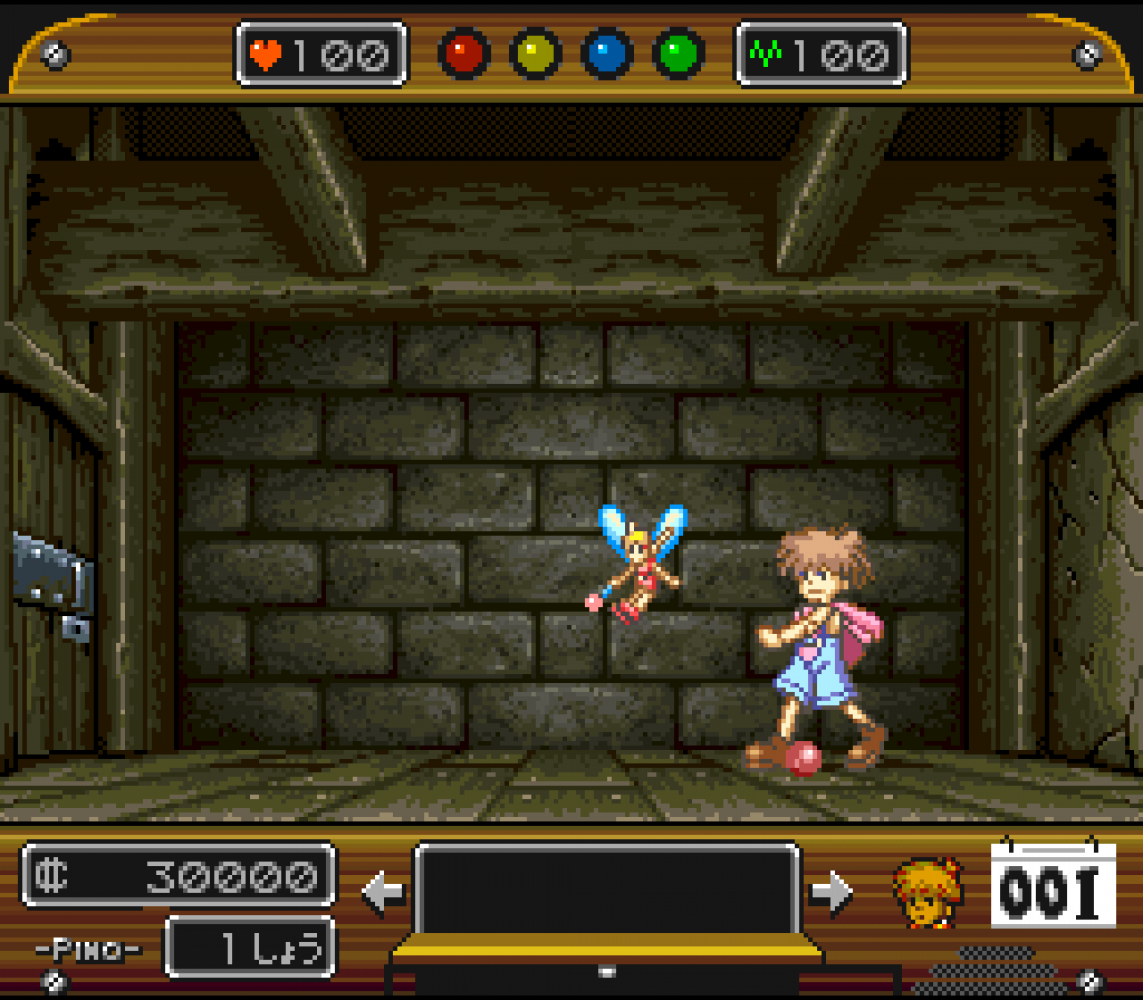
Task: Open the calendar day counter
Action: pos(1053,886)
